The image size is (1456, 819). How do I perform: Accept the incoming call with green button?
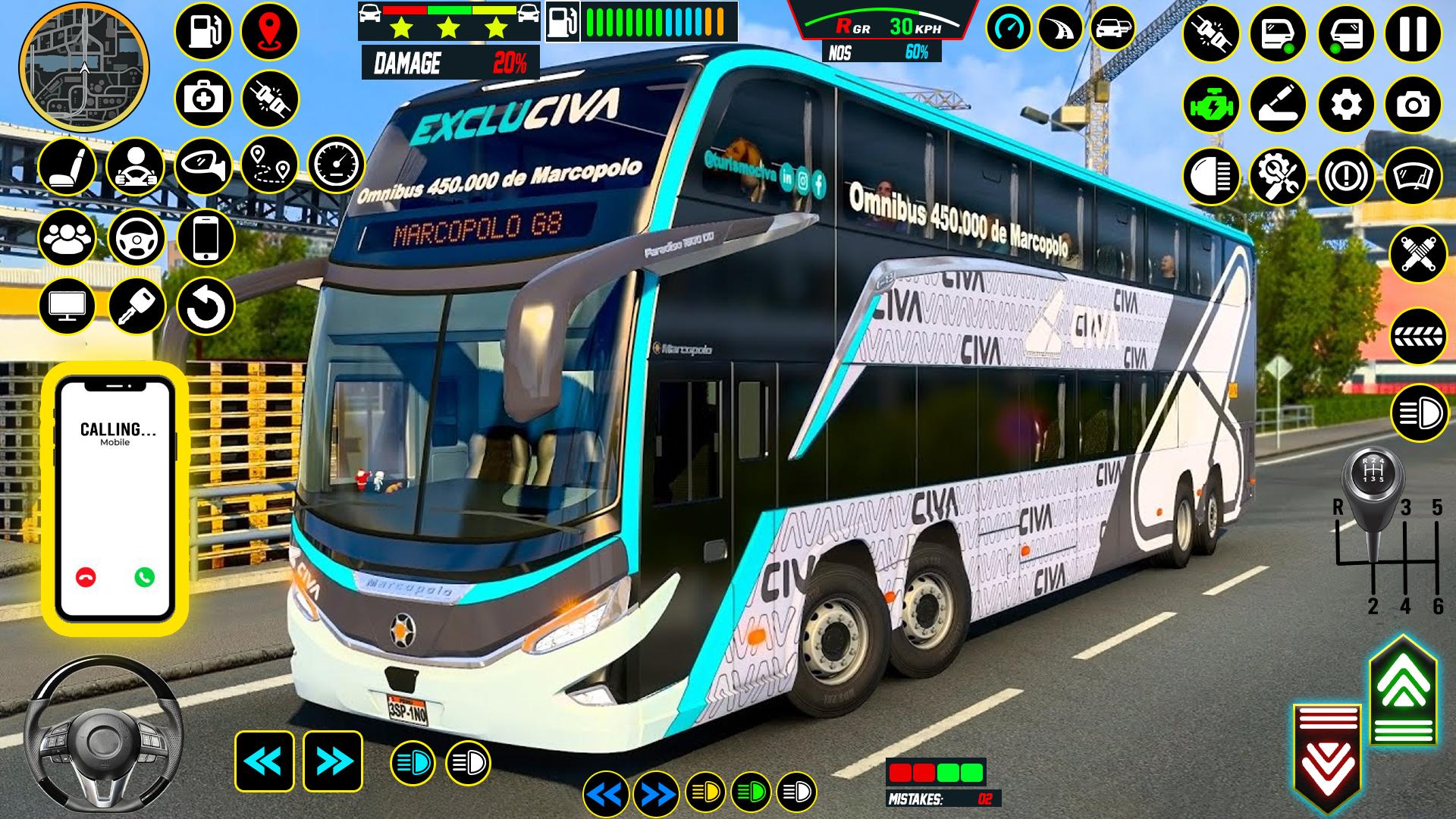coord(144,577)
